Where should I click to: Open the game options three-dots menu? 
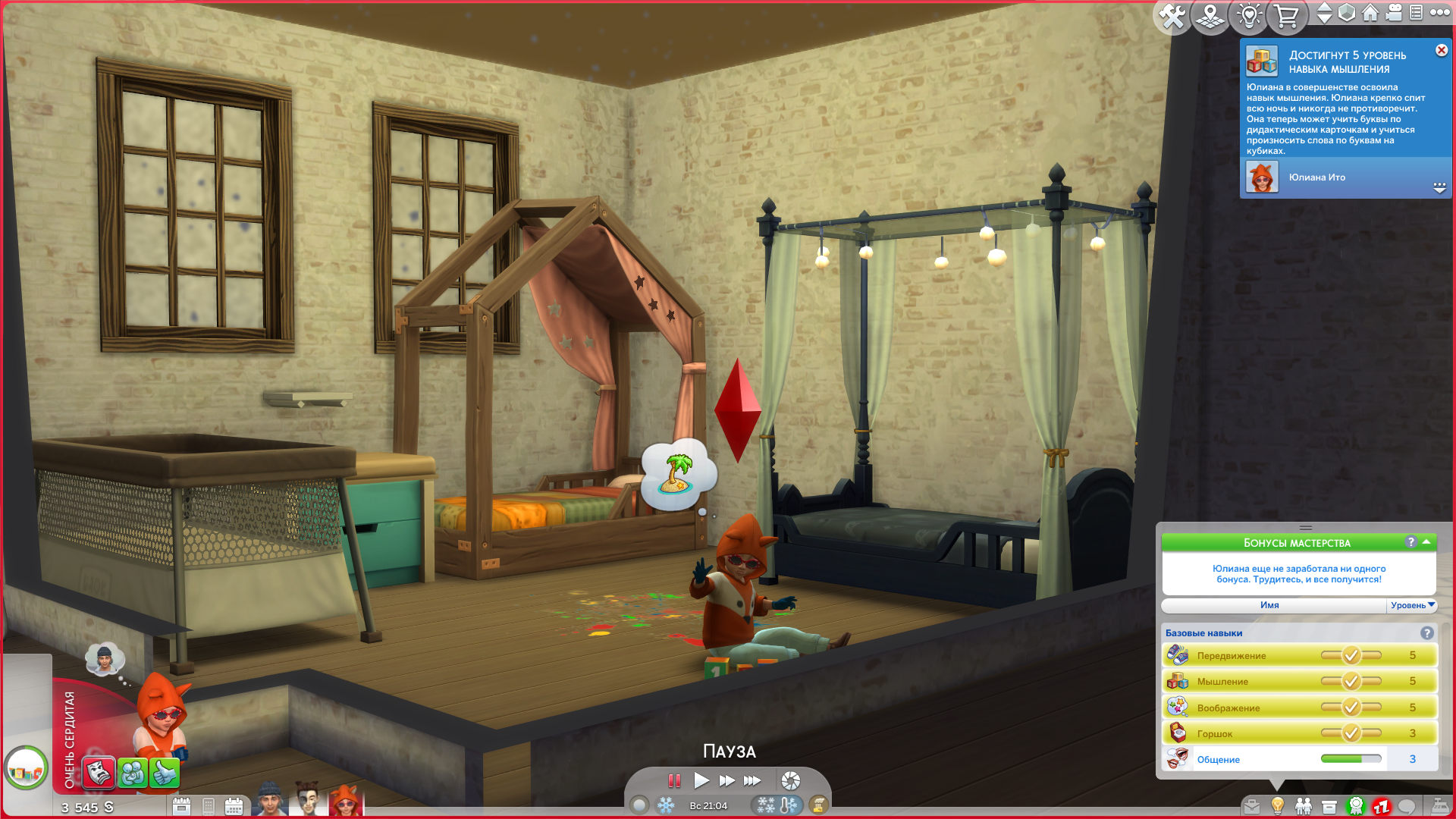pyautogui.click(x=1440, y=13)
